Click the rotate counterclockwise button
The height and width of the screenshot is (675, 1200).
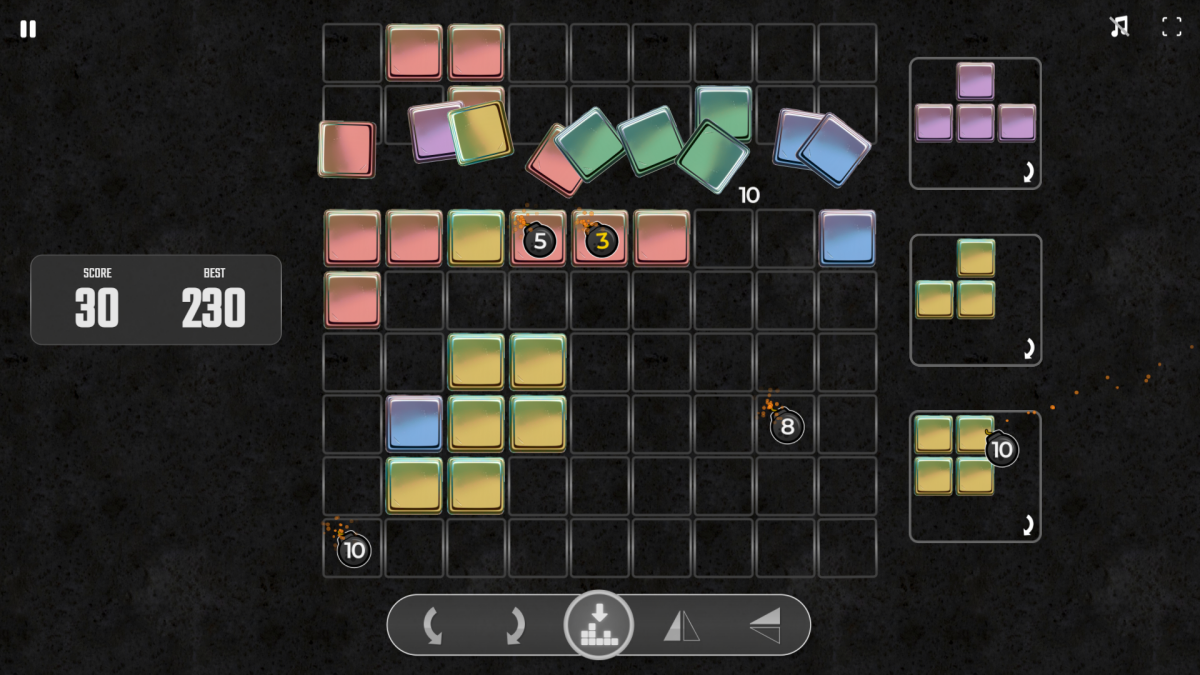click(433, 627)
